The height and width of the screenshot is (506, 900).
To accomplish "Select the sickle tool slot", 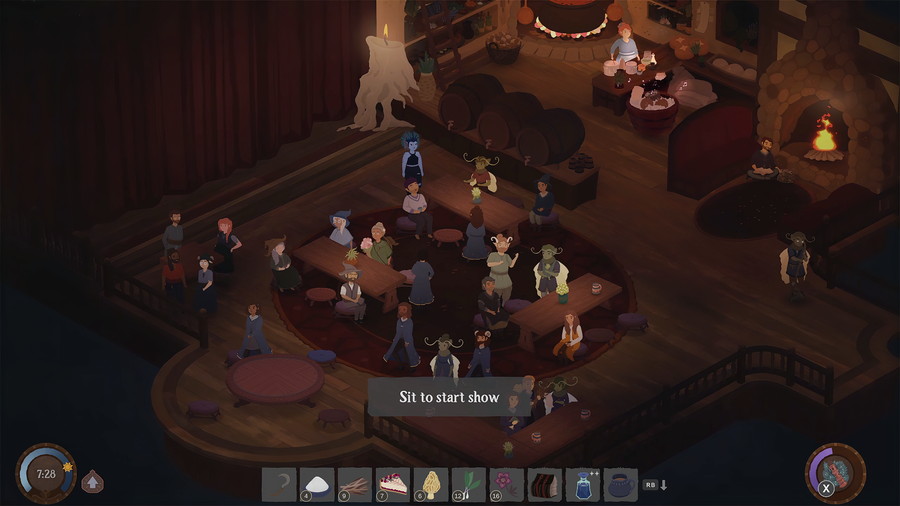I will pos(279,484).
